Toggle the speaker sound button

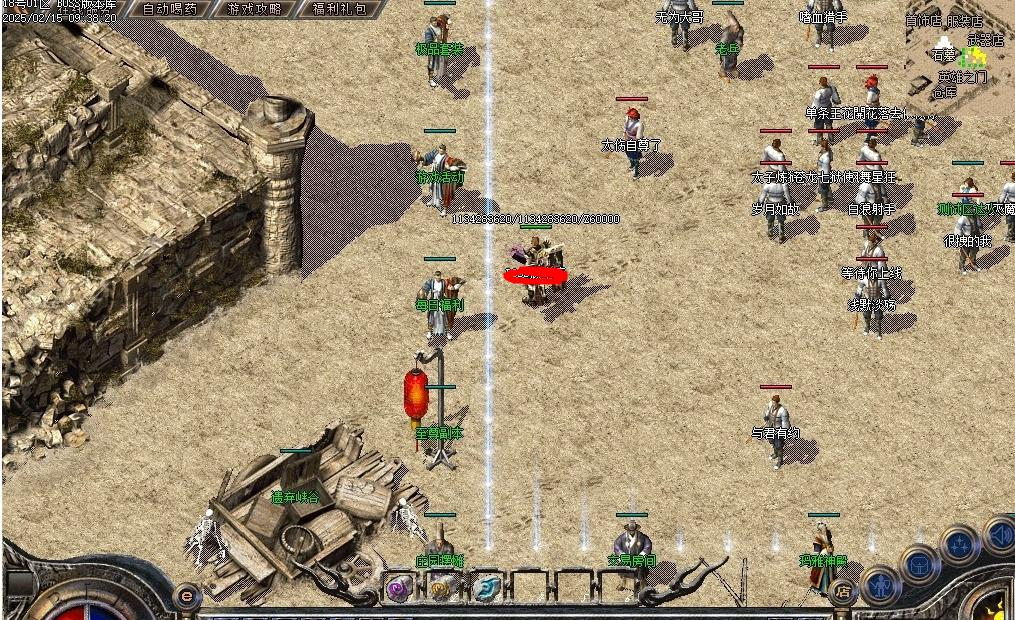[998, 533]
